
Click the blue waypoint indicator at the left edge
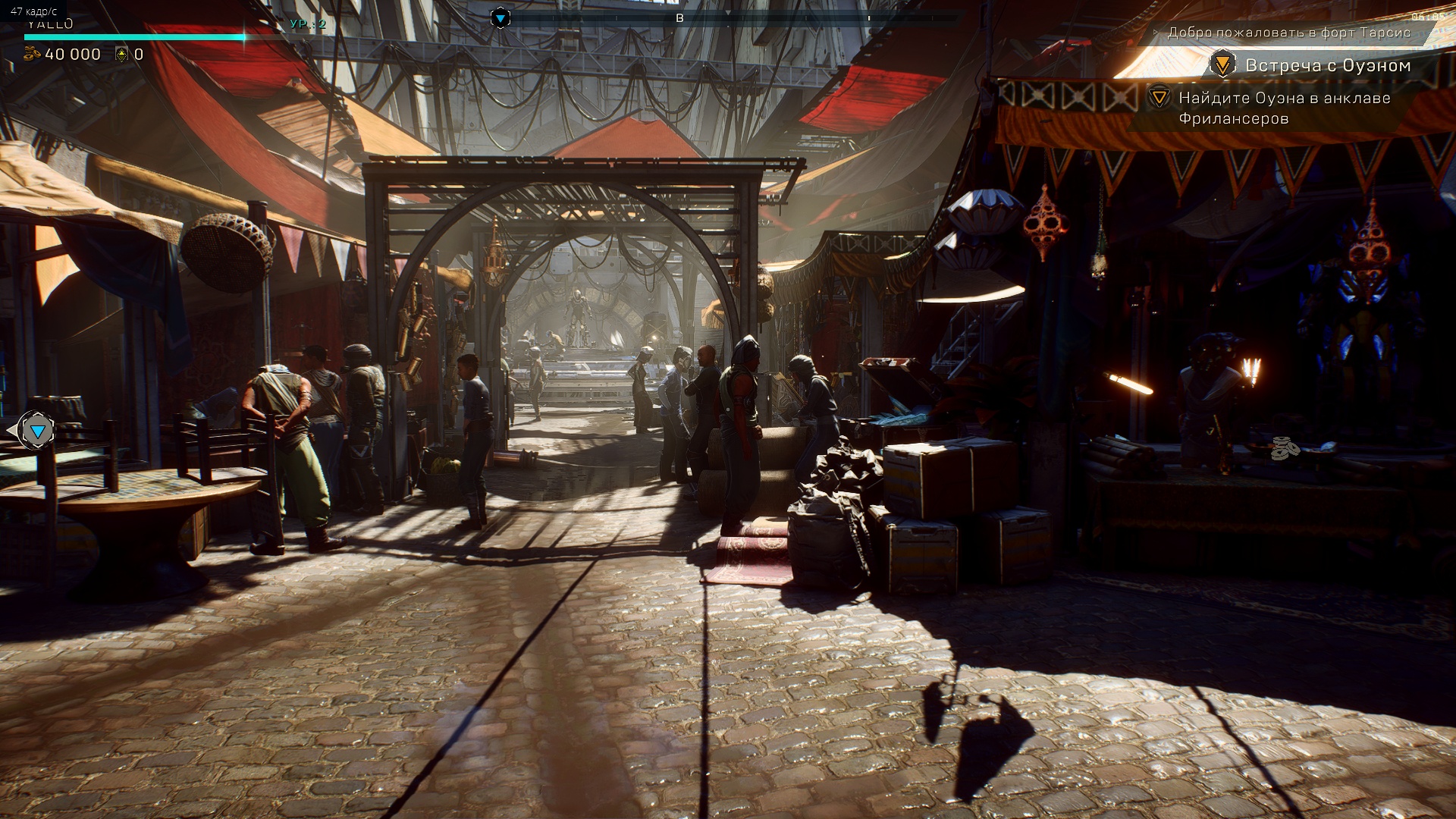coord(36,431)
